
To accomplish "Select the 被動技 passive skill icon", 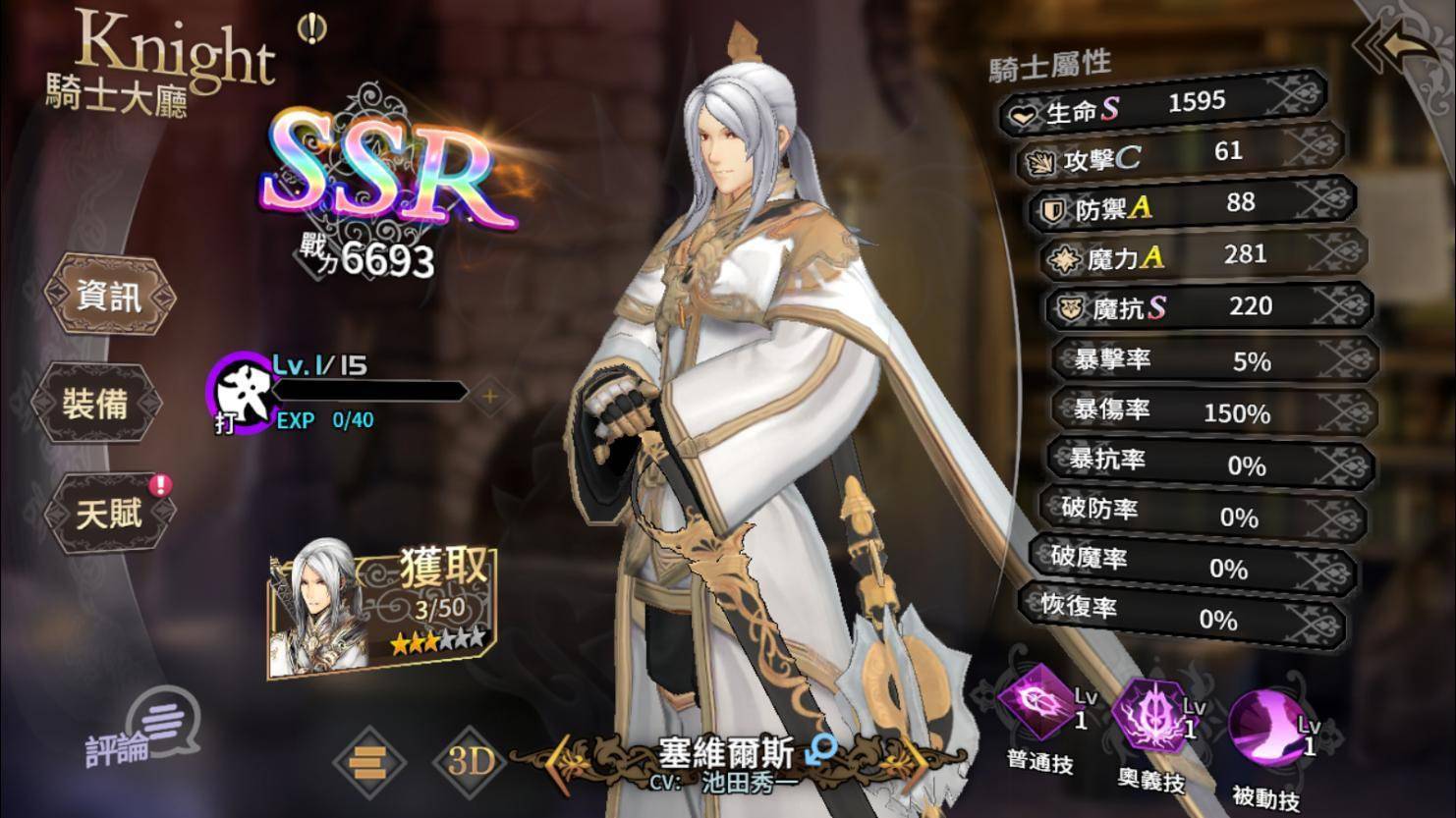I will point(1265,727).
